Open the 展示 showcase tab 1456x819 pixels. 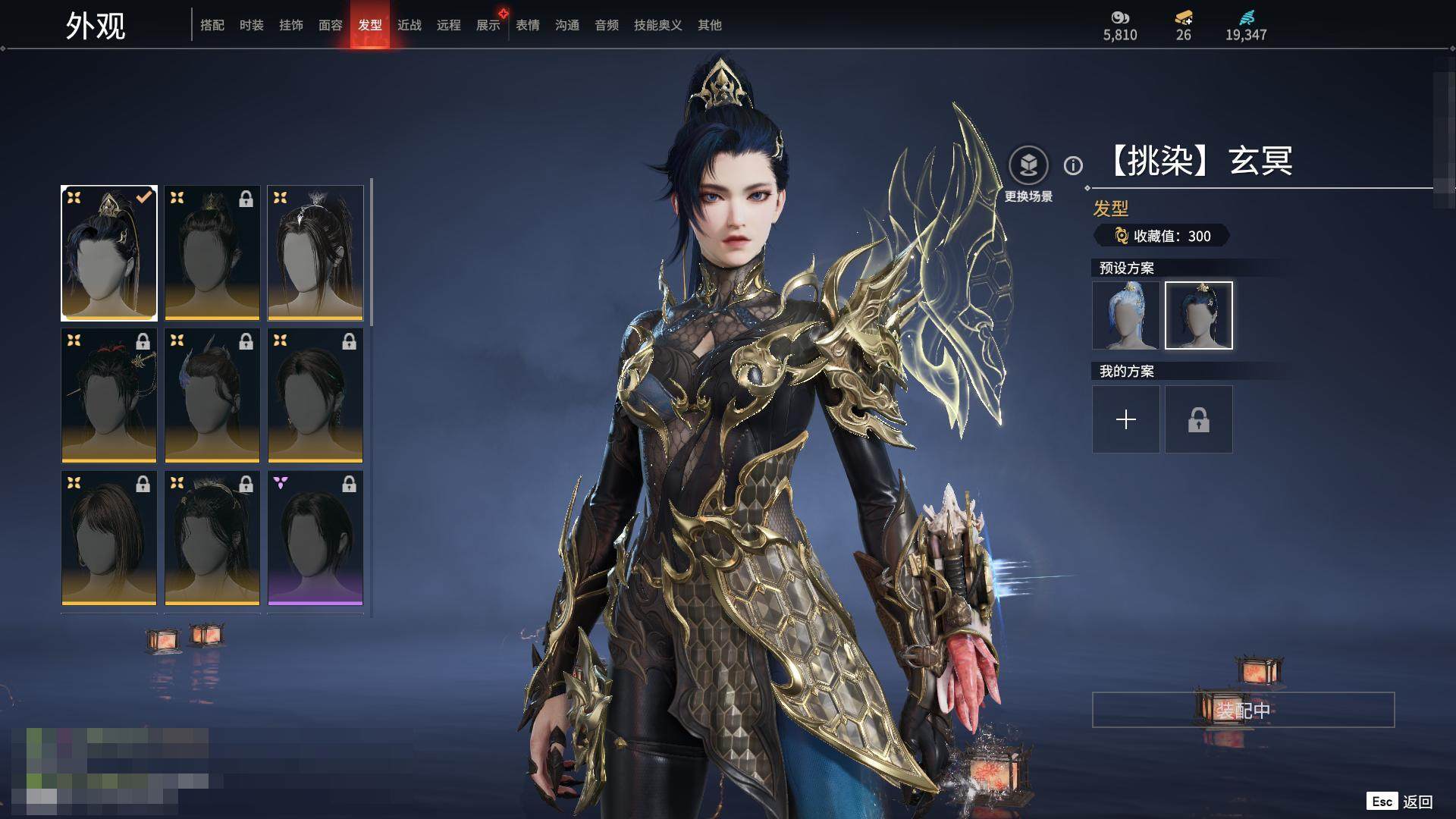pos(488,25)
